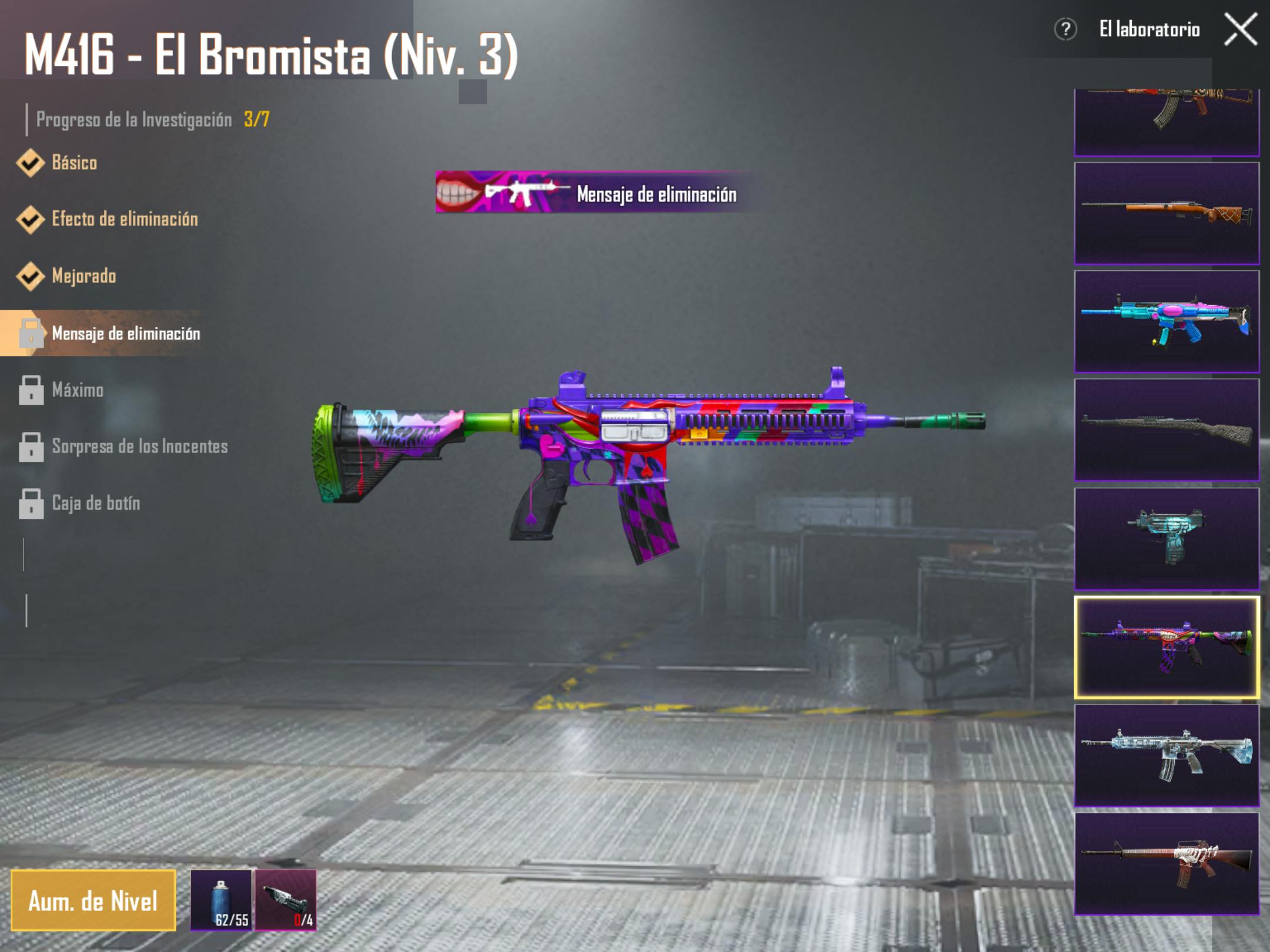This screenshot has width=1270, height=952.
Task: Select the purple M416 Bromista skin thumbnail
Action: click(1167, 647)
